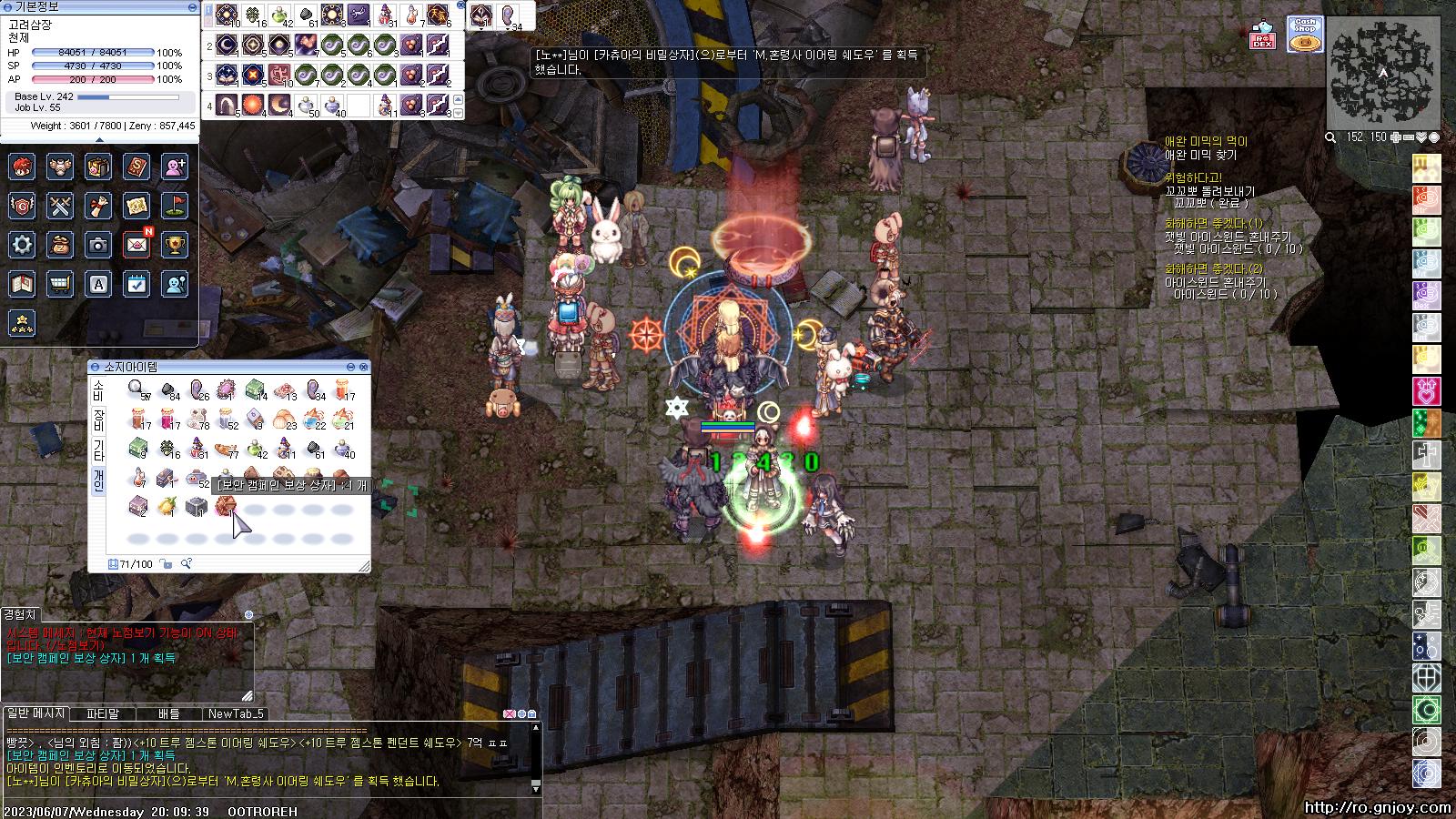Open the Cash Shop
Image resolution: width=1456 pixels, height=819 pixels.
(1305, 34)
